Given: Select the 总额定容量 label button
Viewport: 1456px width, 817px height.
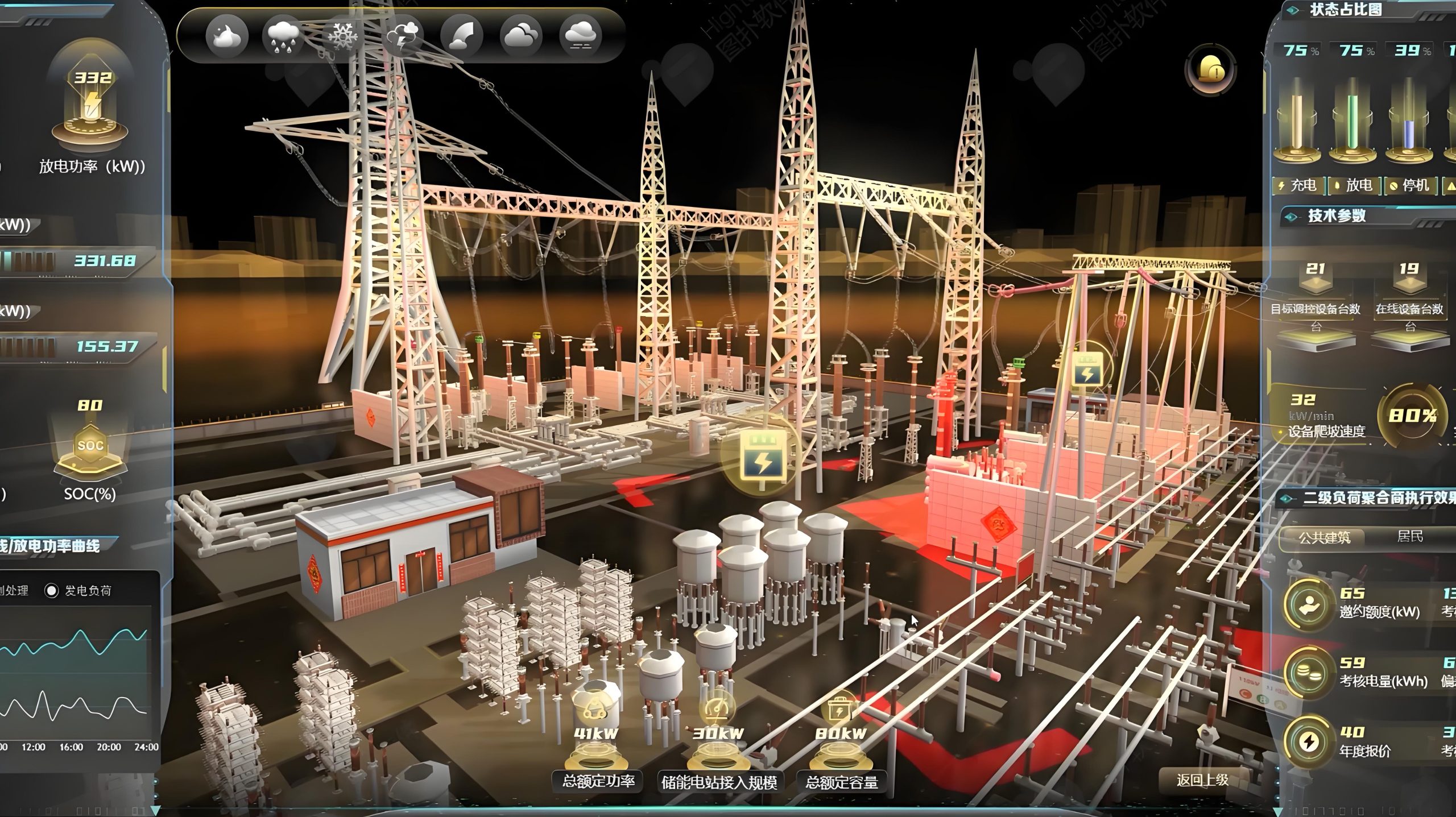Looking at the screenshot, I should (x=842, y=782).
